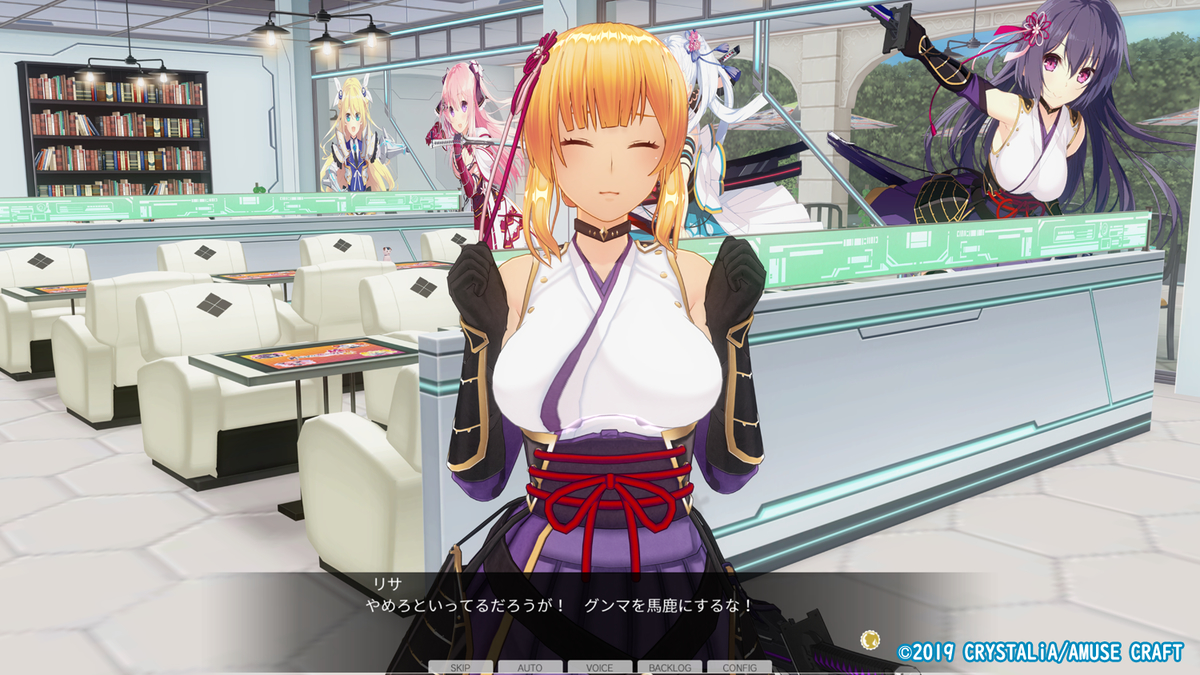This screenshot has height=675, width=1200.
Task: Enable AUTO text advance
Action: [x=530, y=667]
